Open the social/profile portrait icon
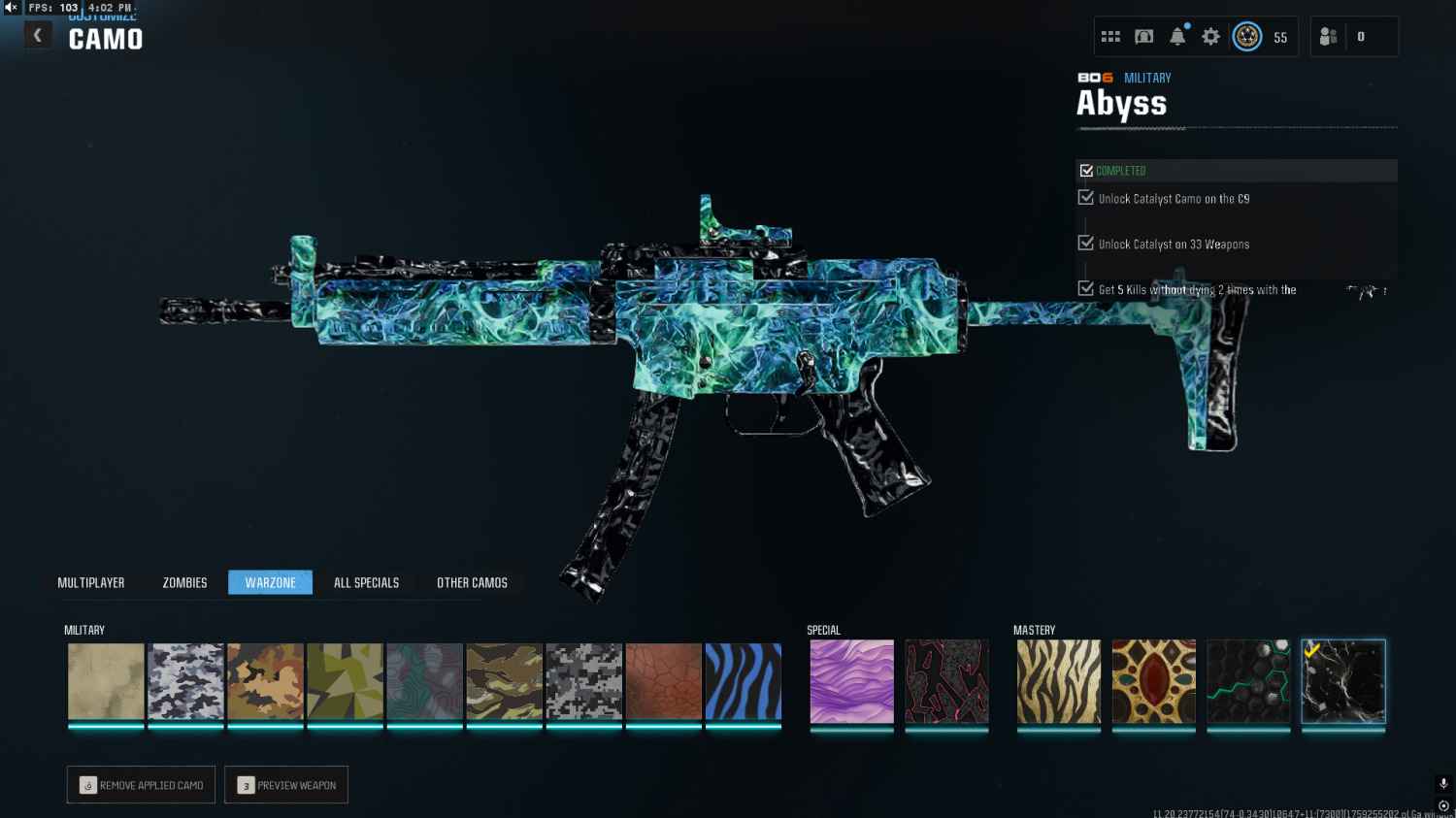Viewport: 1456px width, 818px height. 1143,35
